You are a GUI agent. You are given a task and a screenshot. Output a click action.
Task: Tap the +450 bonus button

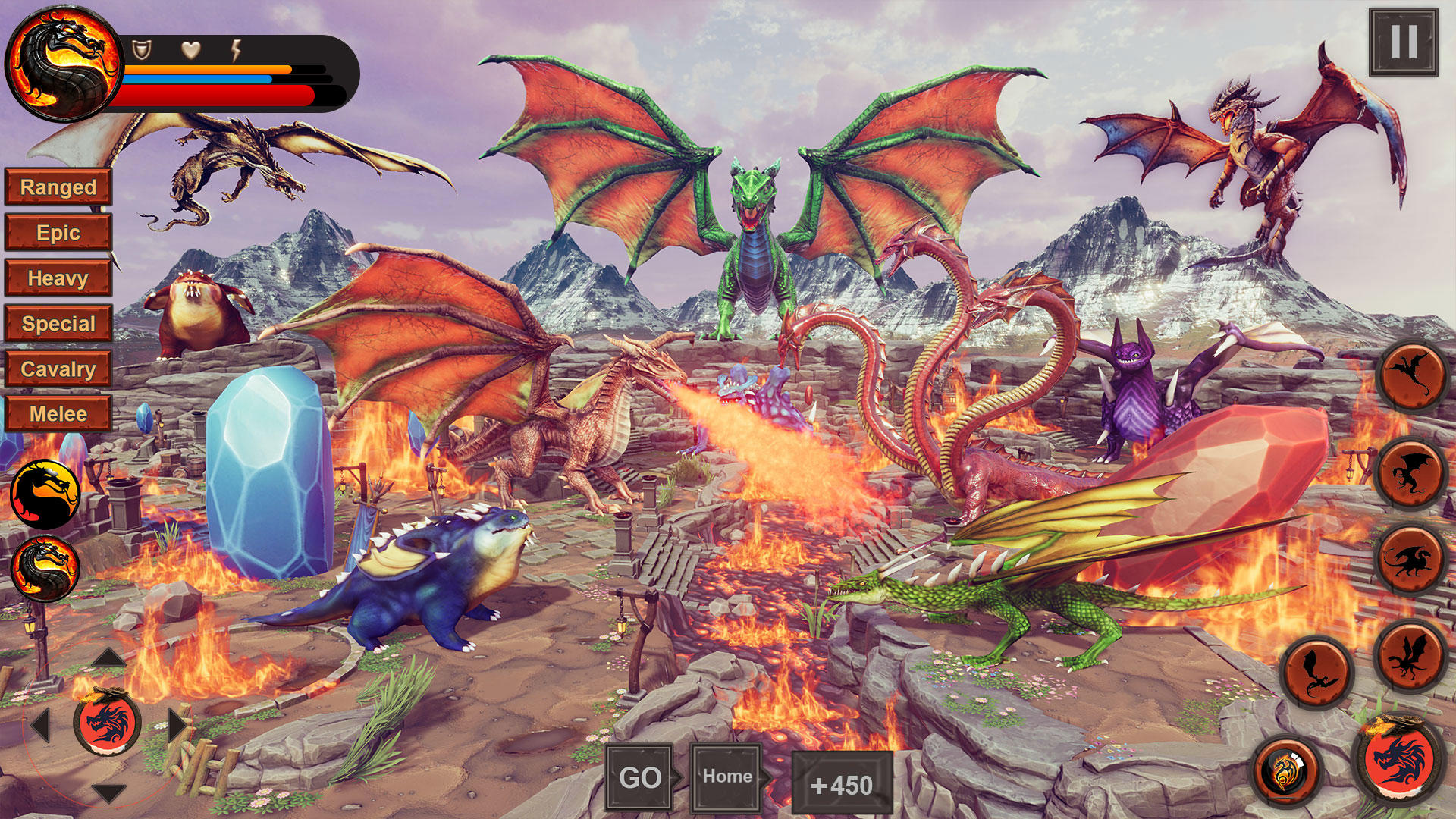(x=842, y=785)
